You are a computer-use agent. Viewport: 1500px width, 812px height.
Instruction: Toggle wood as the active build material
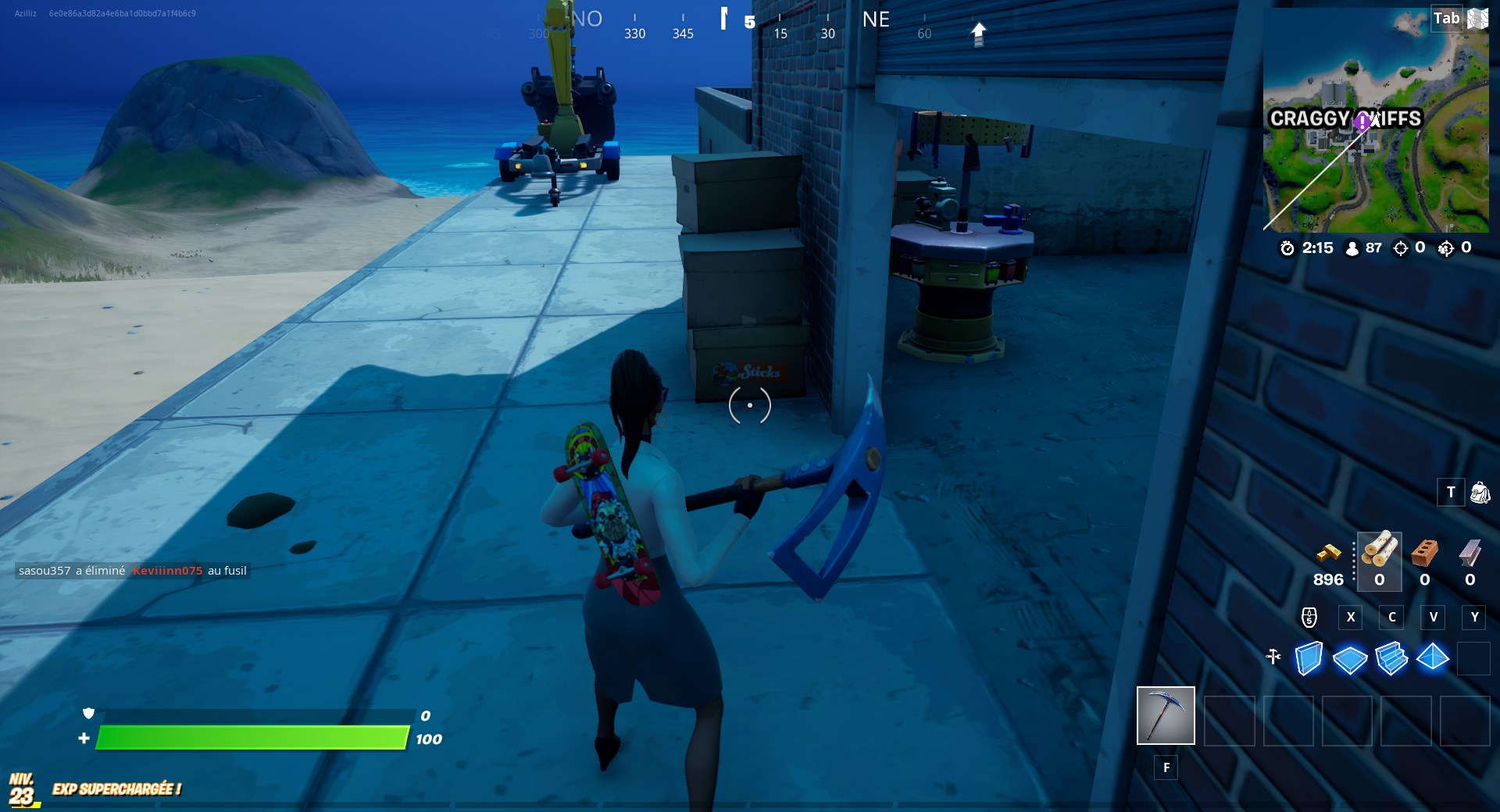coord(1379,558)
